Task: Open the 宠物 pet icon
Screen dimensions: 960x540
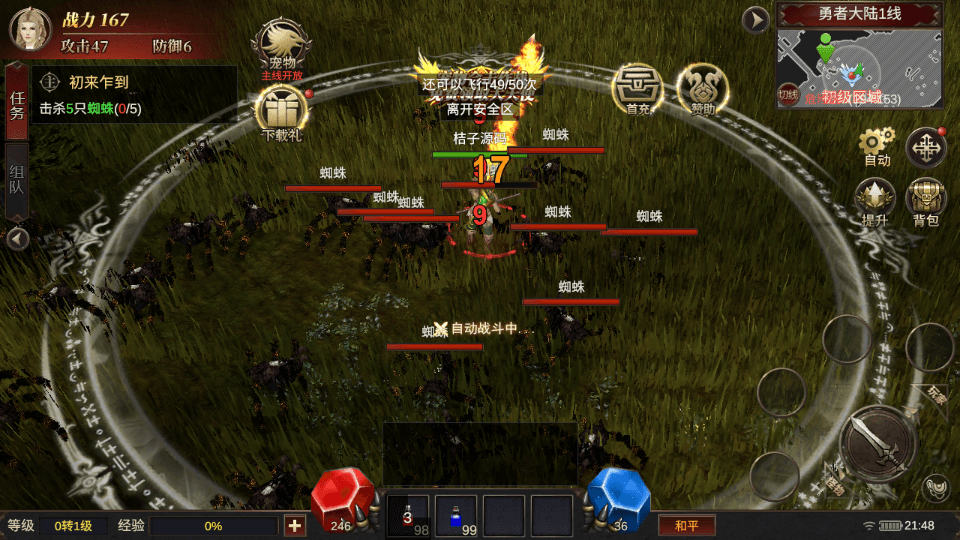Action: [x=282, y=46]
